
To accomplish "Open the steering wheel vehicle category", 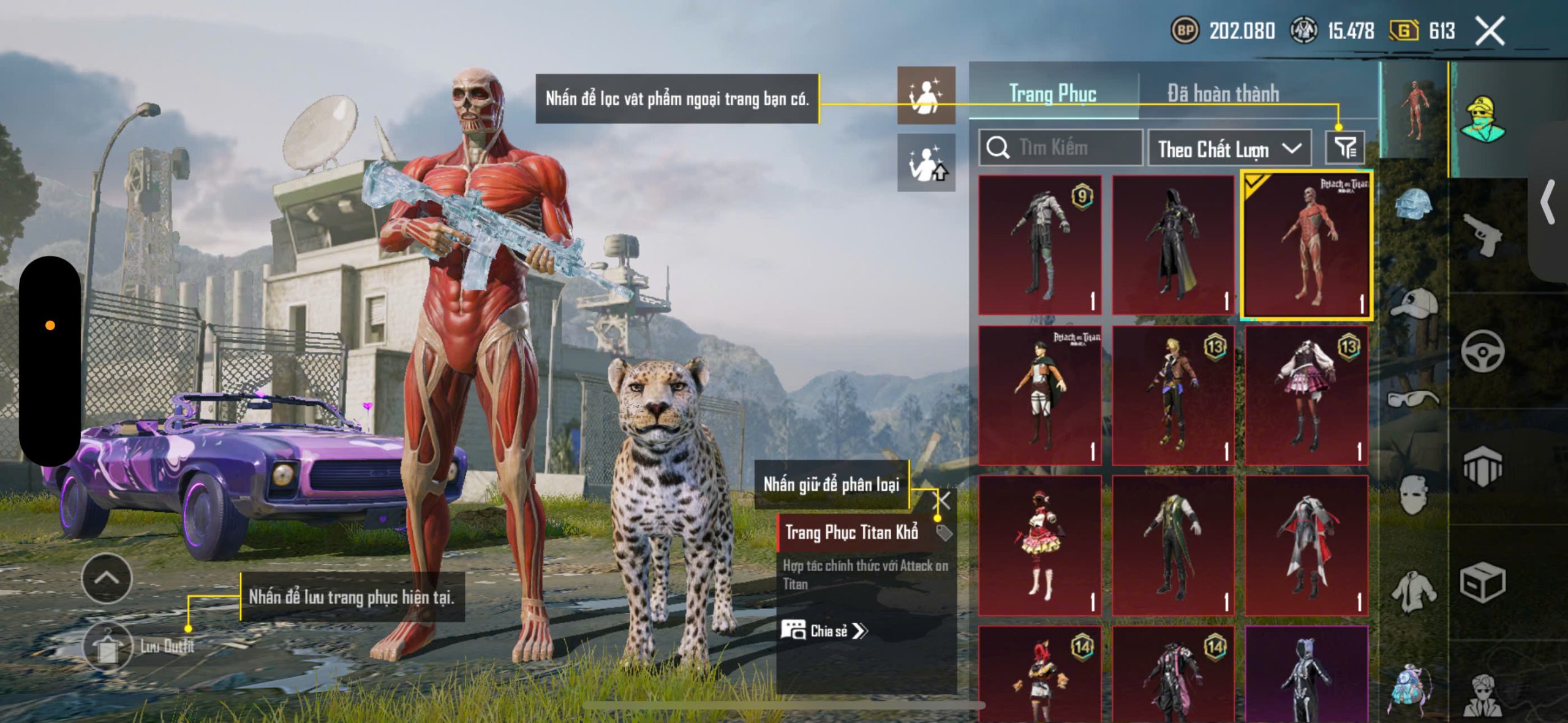I will tap(1482, 351).
